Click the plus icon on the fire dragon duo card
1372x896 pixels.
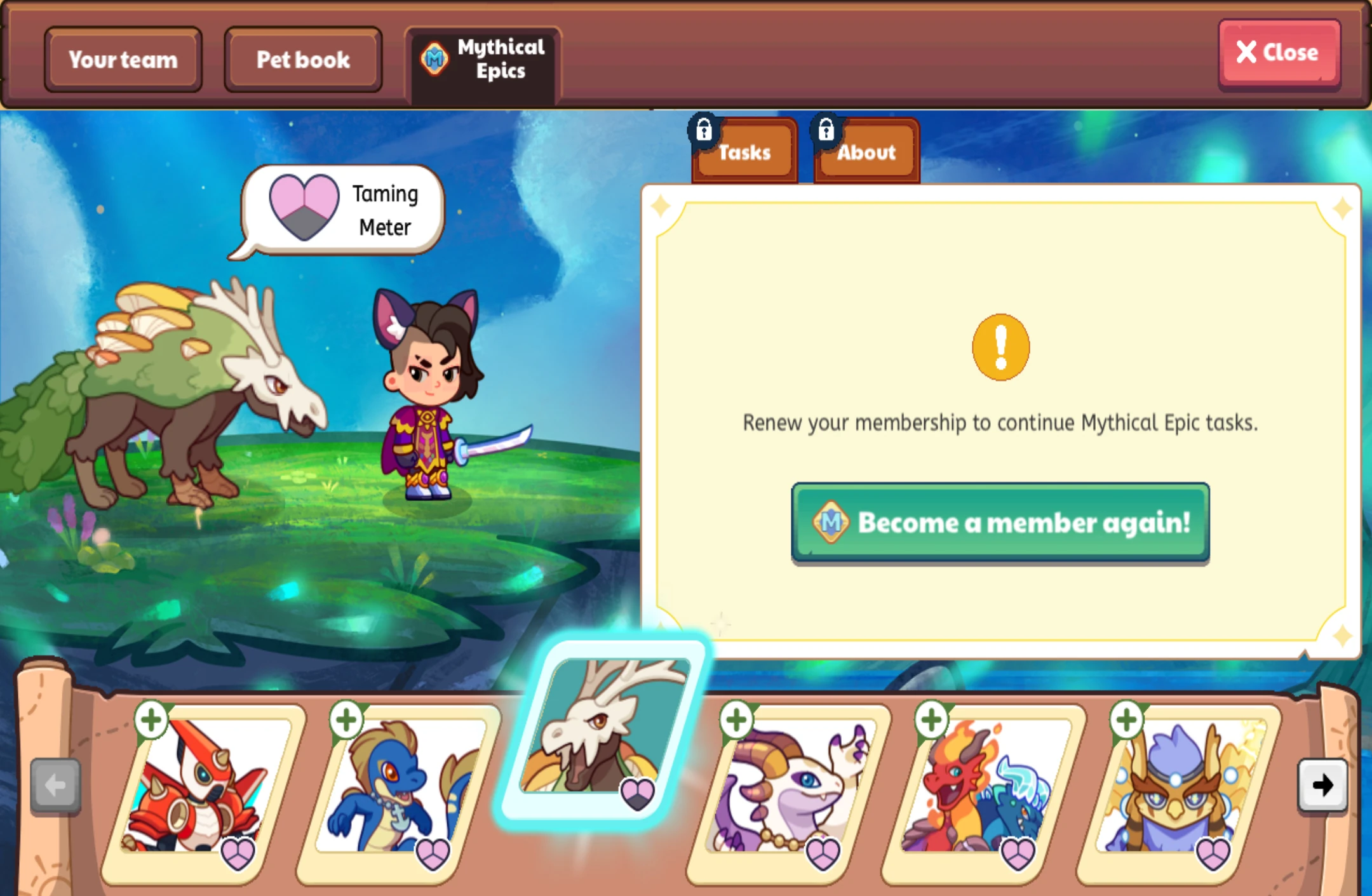click(x=932, y=720)
